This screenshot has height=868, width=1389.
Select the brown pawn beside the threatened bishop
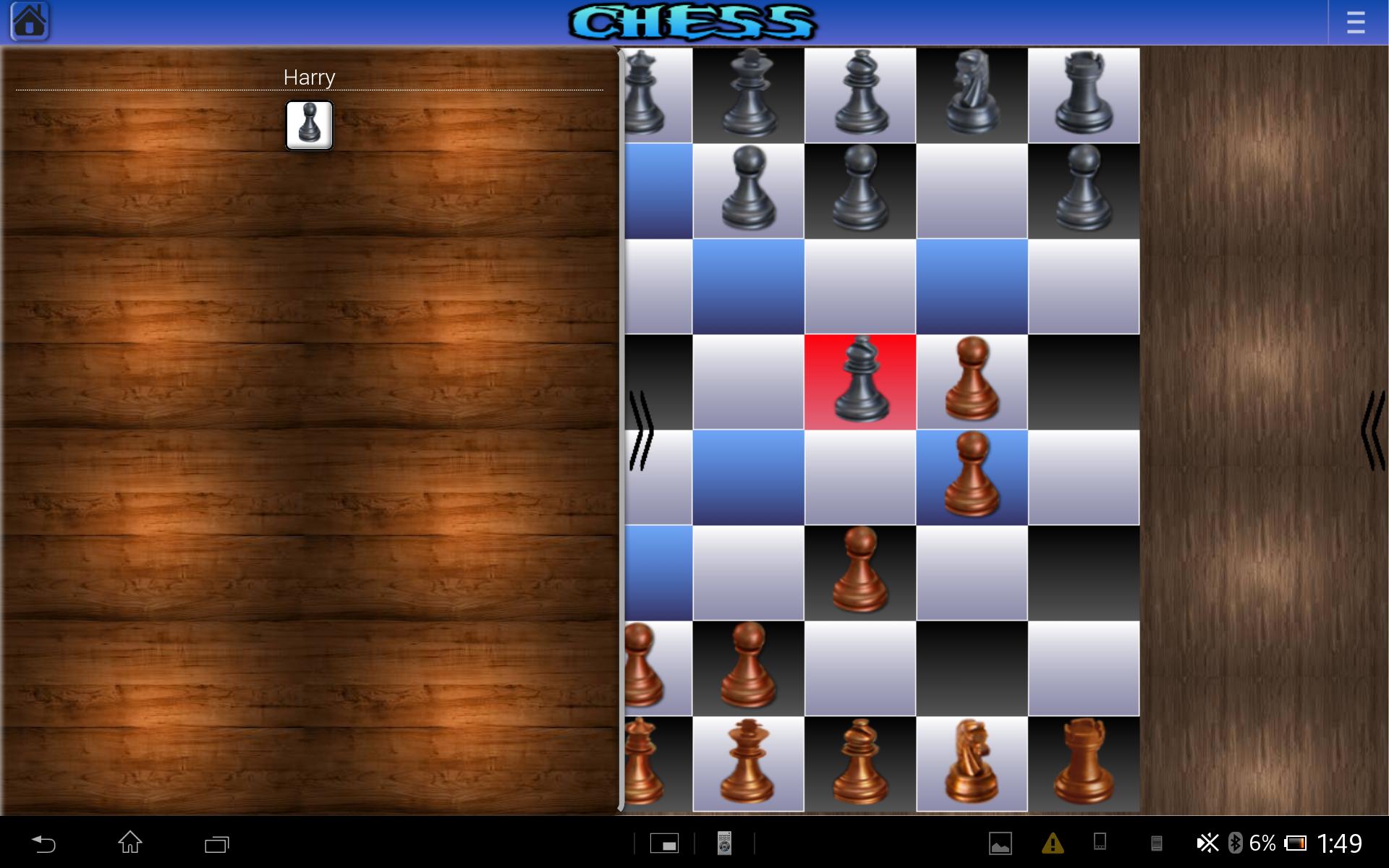click(x=973, y=381)
